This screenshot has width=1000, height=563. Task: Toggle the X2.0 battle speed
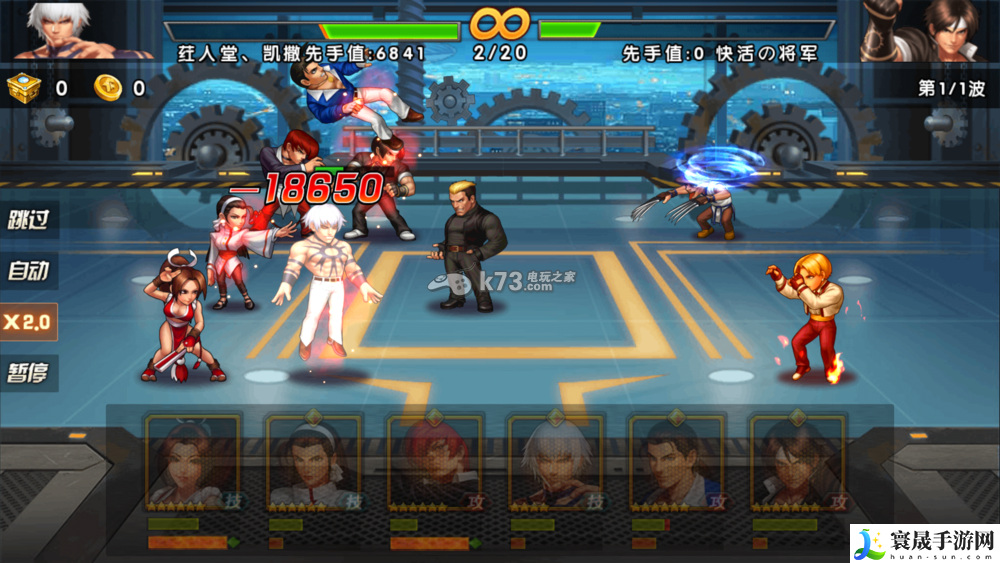(29, 322)
